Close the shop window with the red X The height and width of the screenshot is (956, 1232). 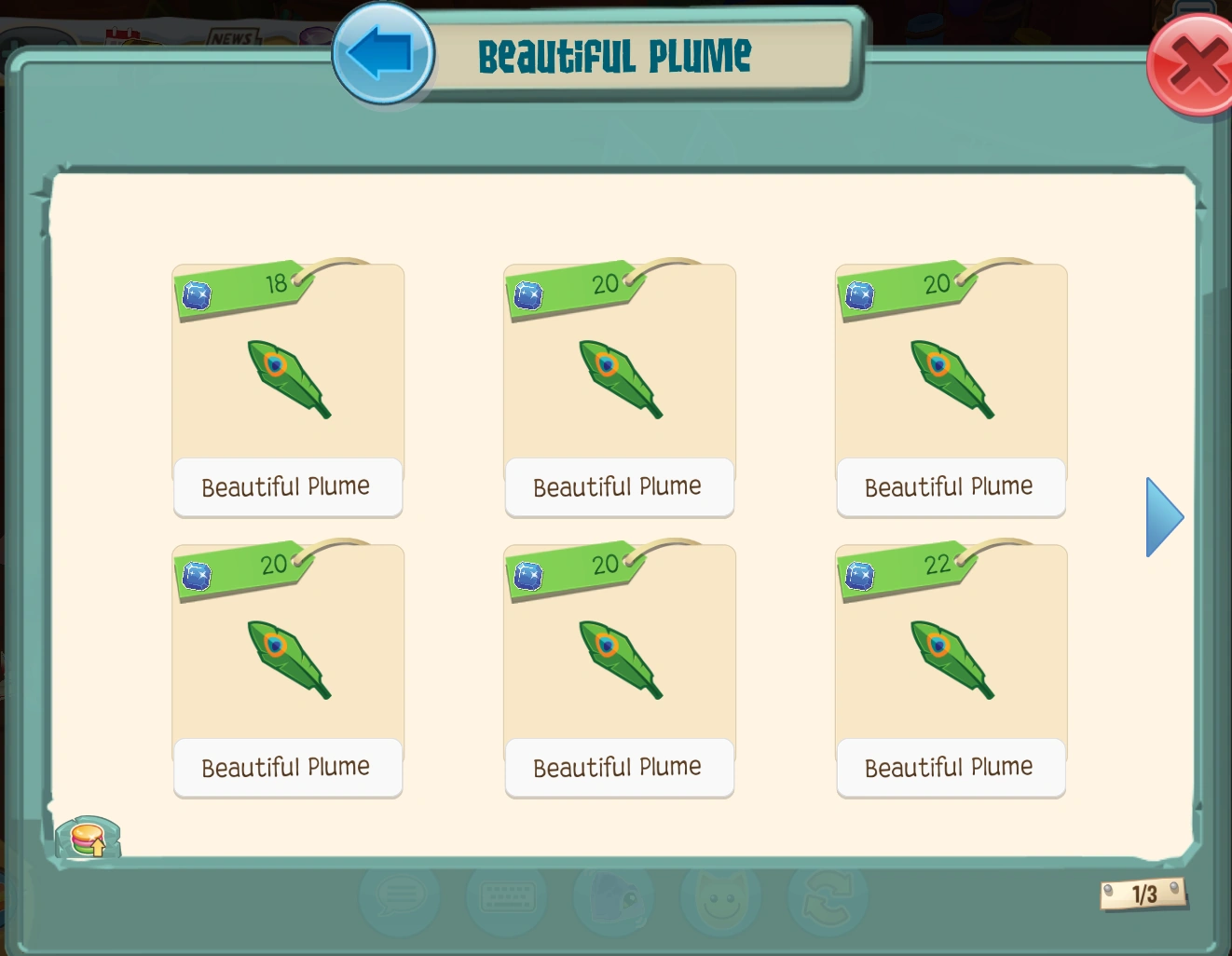[1194, 63]
